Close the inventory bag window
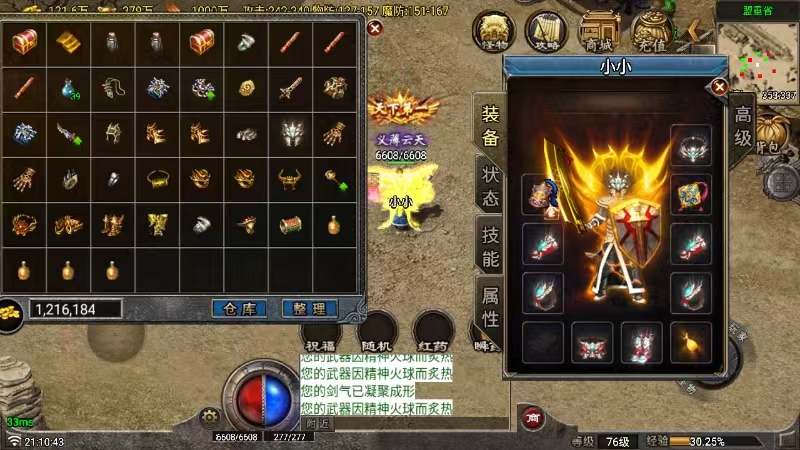 click(x=375, y=28)
